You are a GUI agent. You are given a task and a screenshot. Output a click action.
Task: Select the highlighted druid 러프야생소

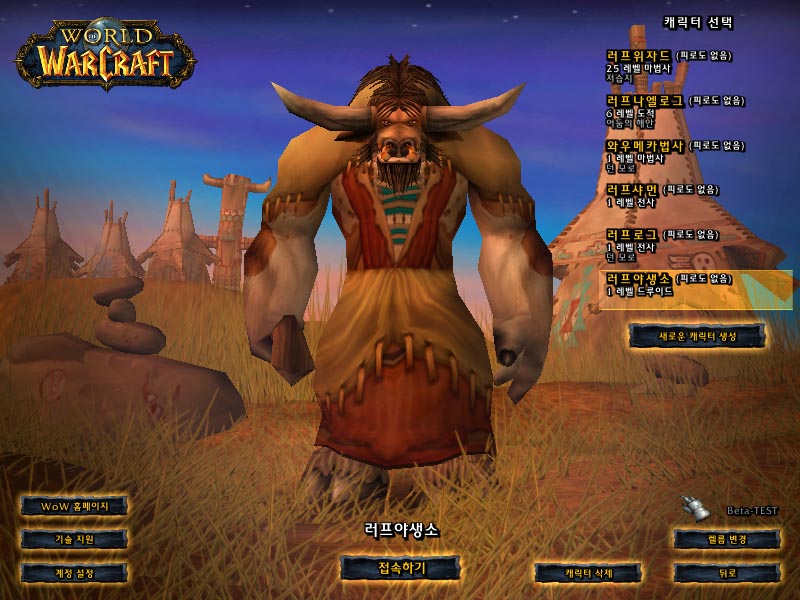680,287
